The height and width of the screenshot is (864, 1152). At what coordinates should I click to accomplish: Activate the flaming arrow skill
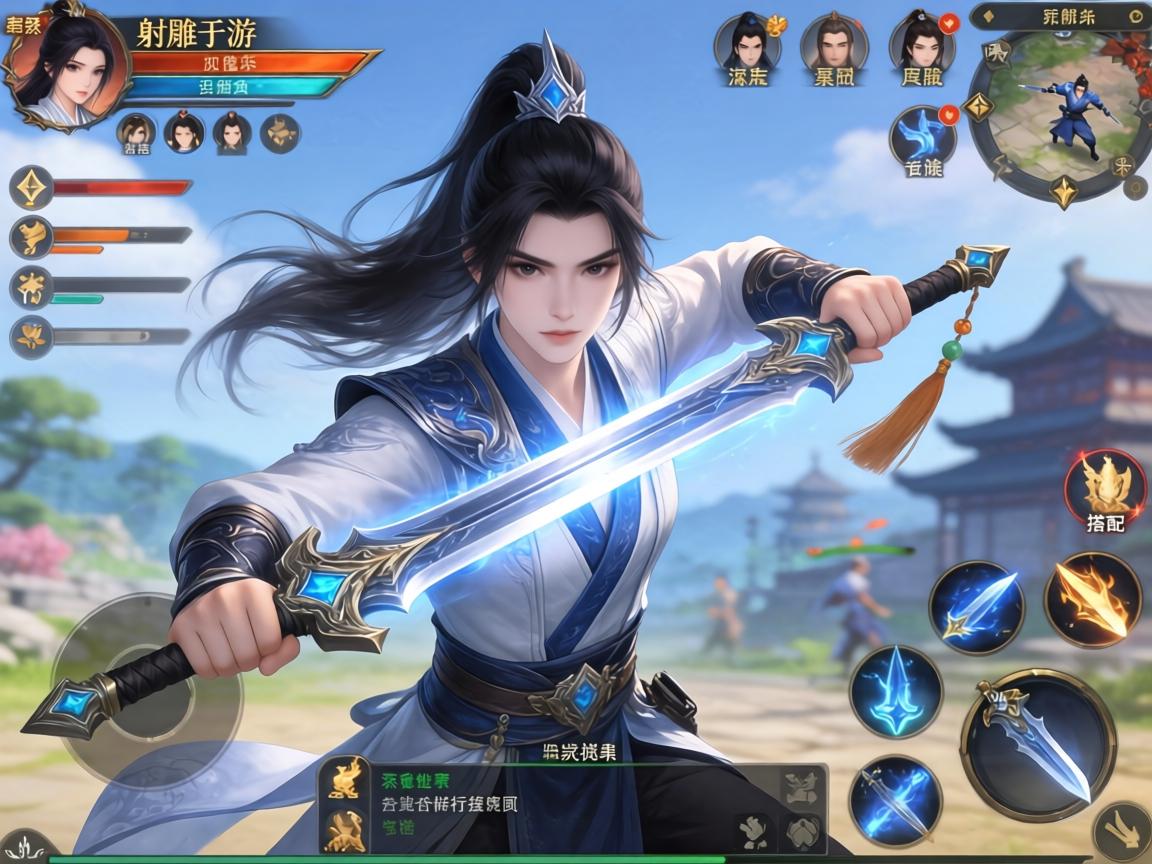point(1092,599)
